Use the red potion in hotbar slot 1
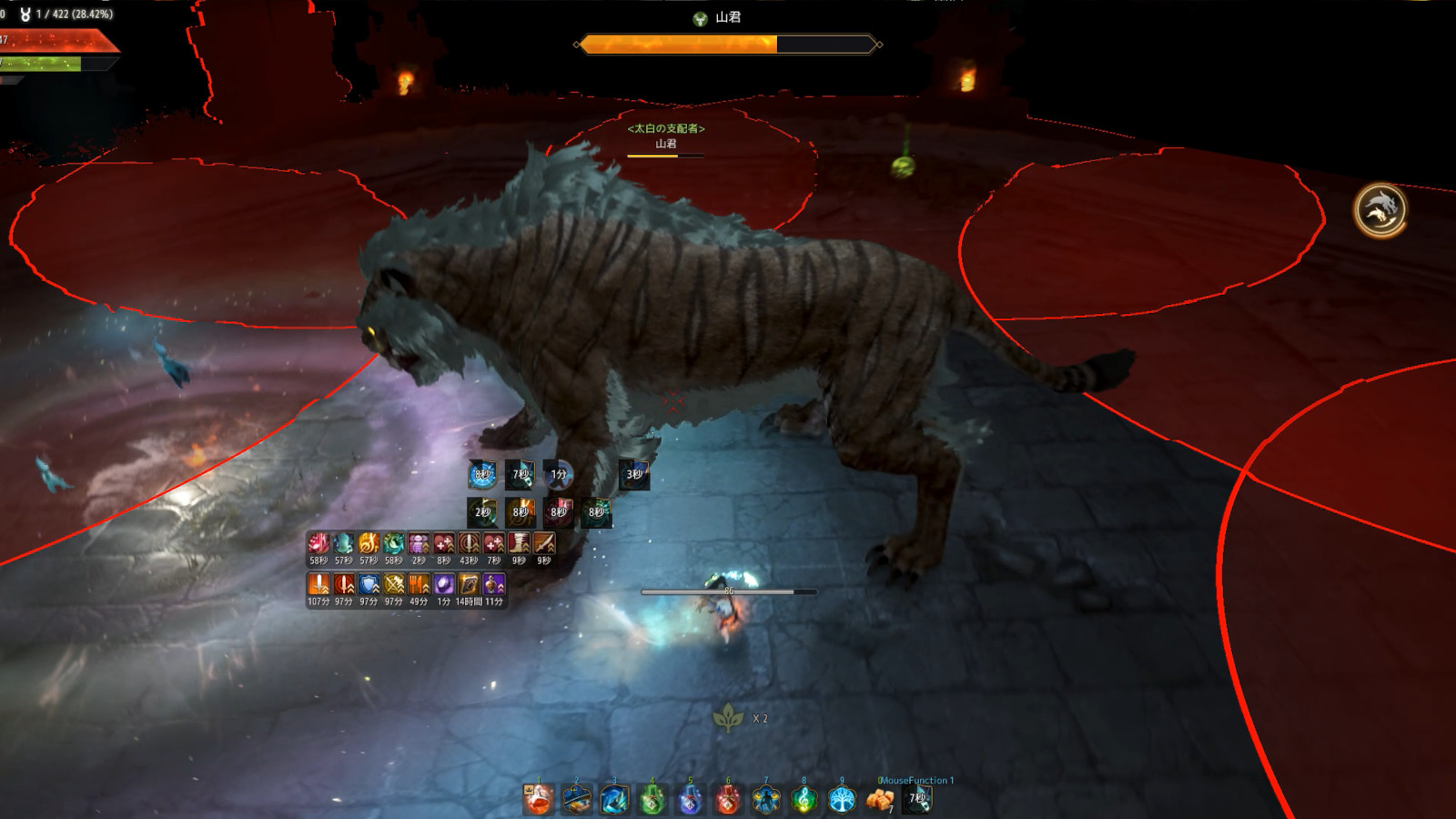Image resolution: width=1456 pixels, height=819 pixels. pos(539,800)
